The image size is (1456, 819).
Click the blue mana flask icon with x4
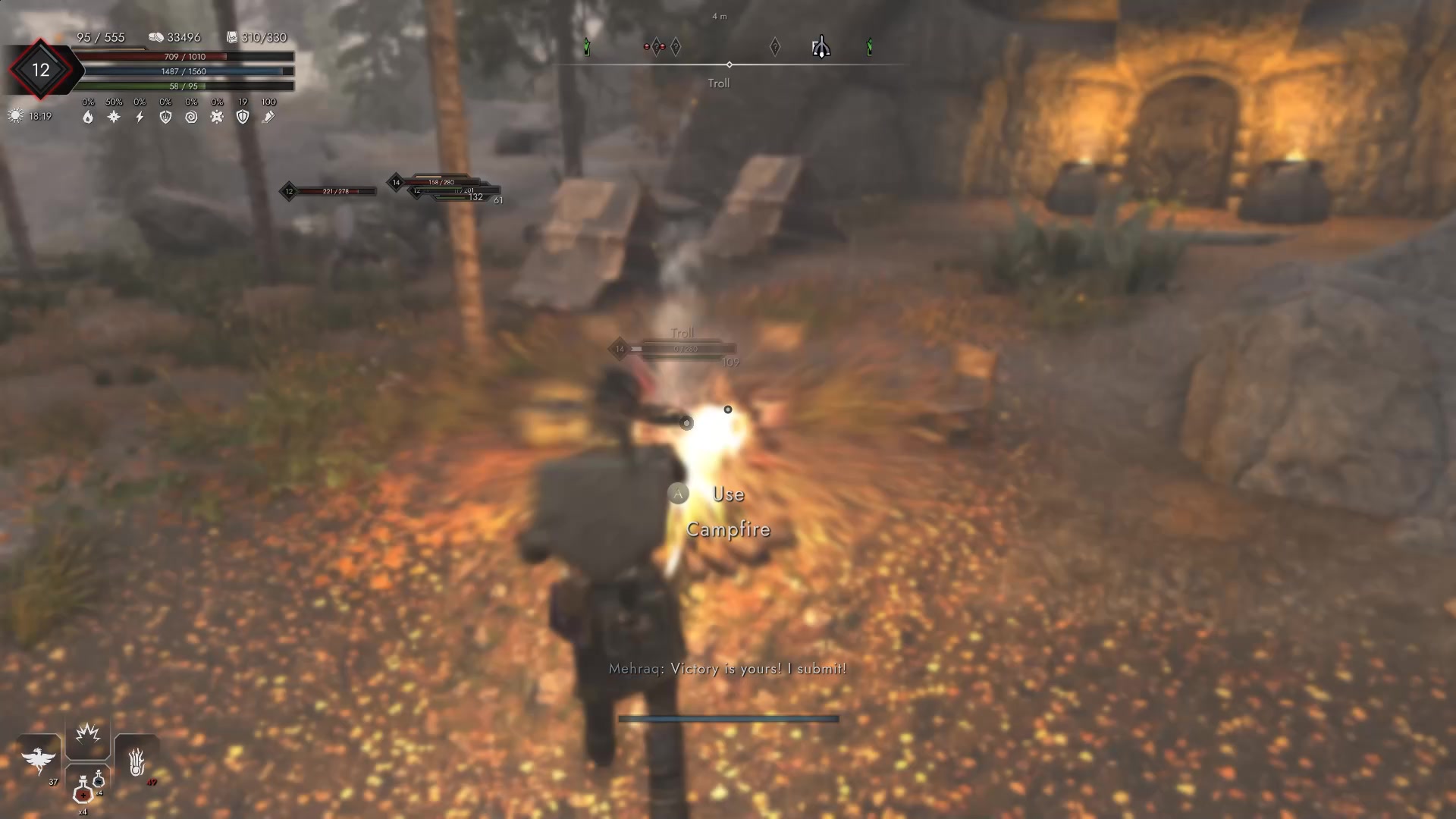click(x=99, y=781)
